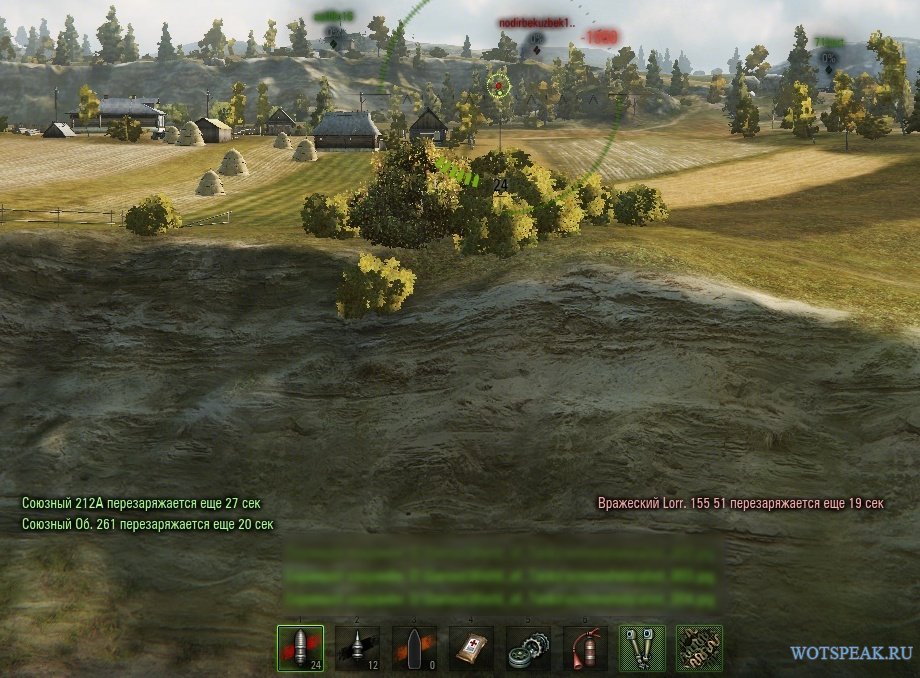Select the first shell slot holding 24 rounds
Screen dimensions: 920x678
[x=300, y=647]
